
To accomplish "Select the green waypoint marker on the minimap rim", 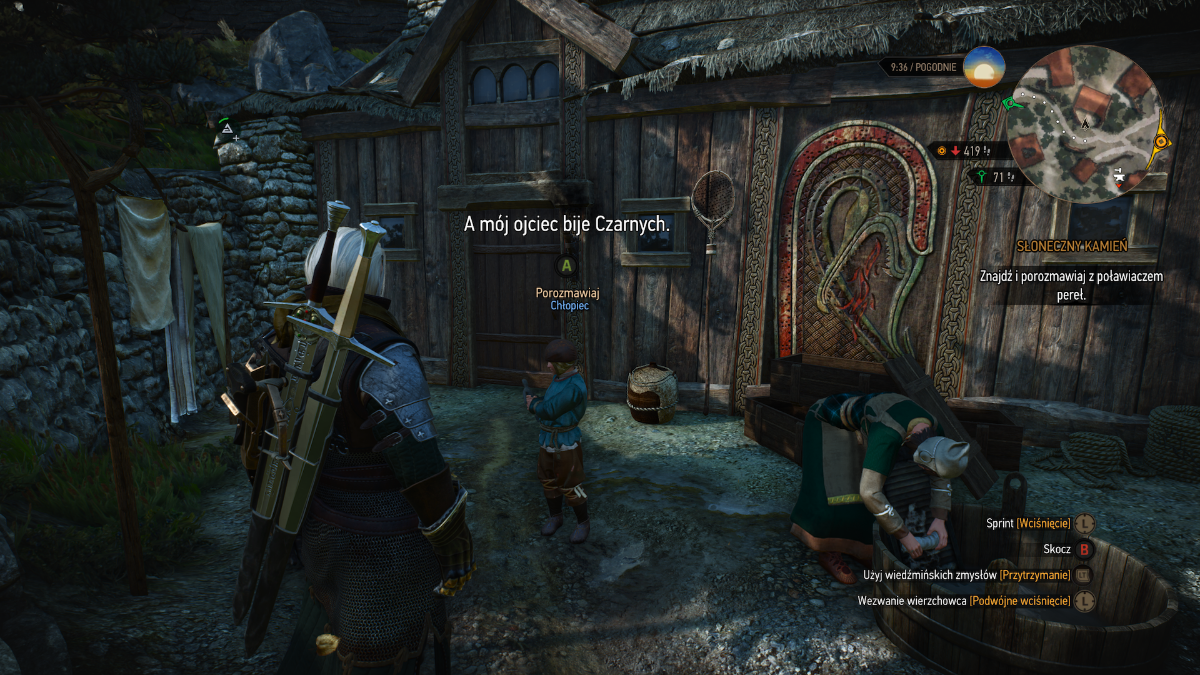I will point(1009,103).
